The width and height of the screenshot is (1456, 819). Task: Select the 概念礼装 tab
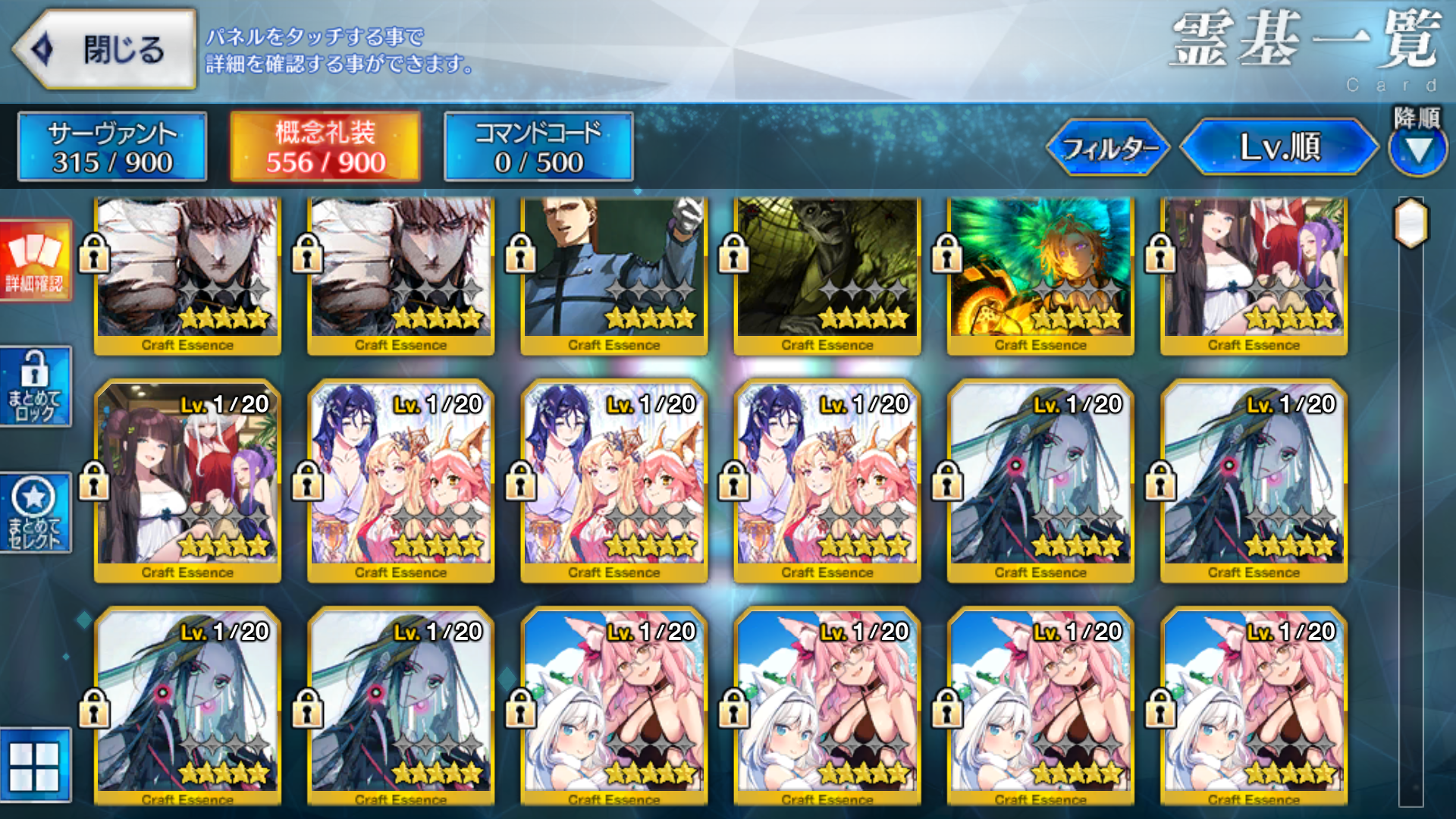(325, 147)
